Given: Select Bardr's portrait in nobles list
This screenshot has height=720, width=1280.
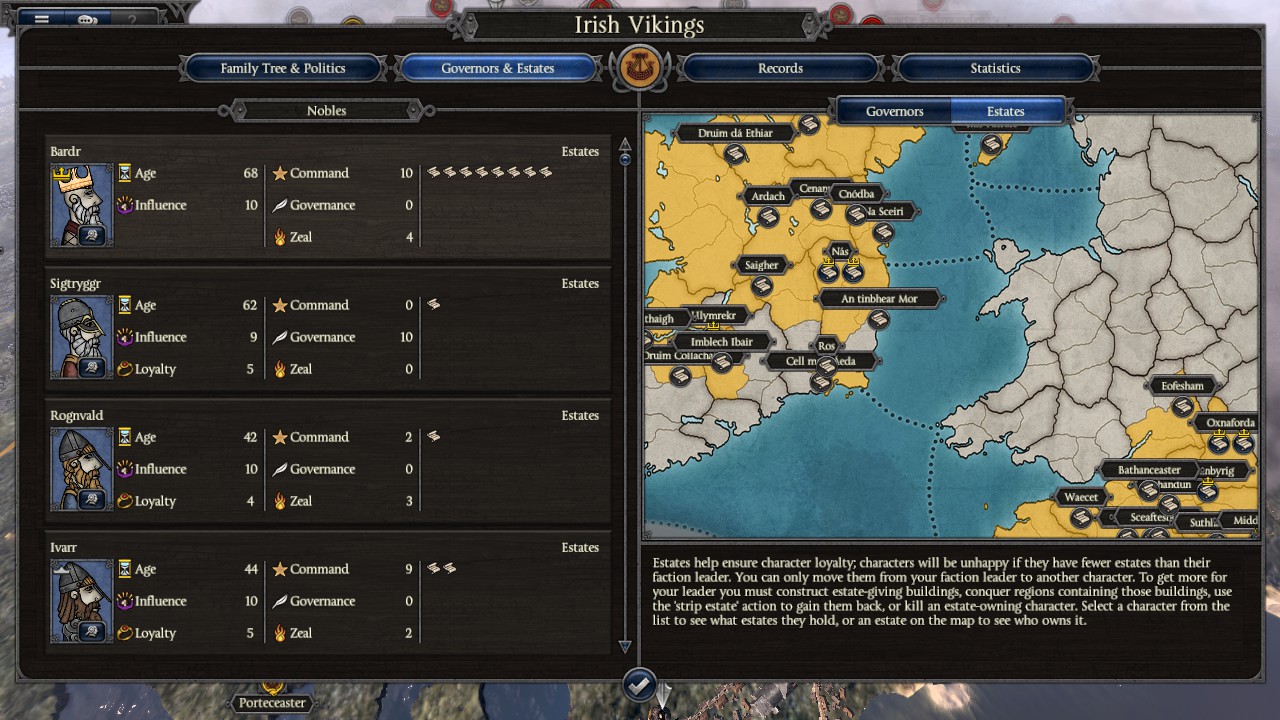Looking at the screenshot, I should [81, 205].
